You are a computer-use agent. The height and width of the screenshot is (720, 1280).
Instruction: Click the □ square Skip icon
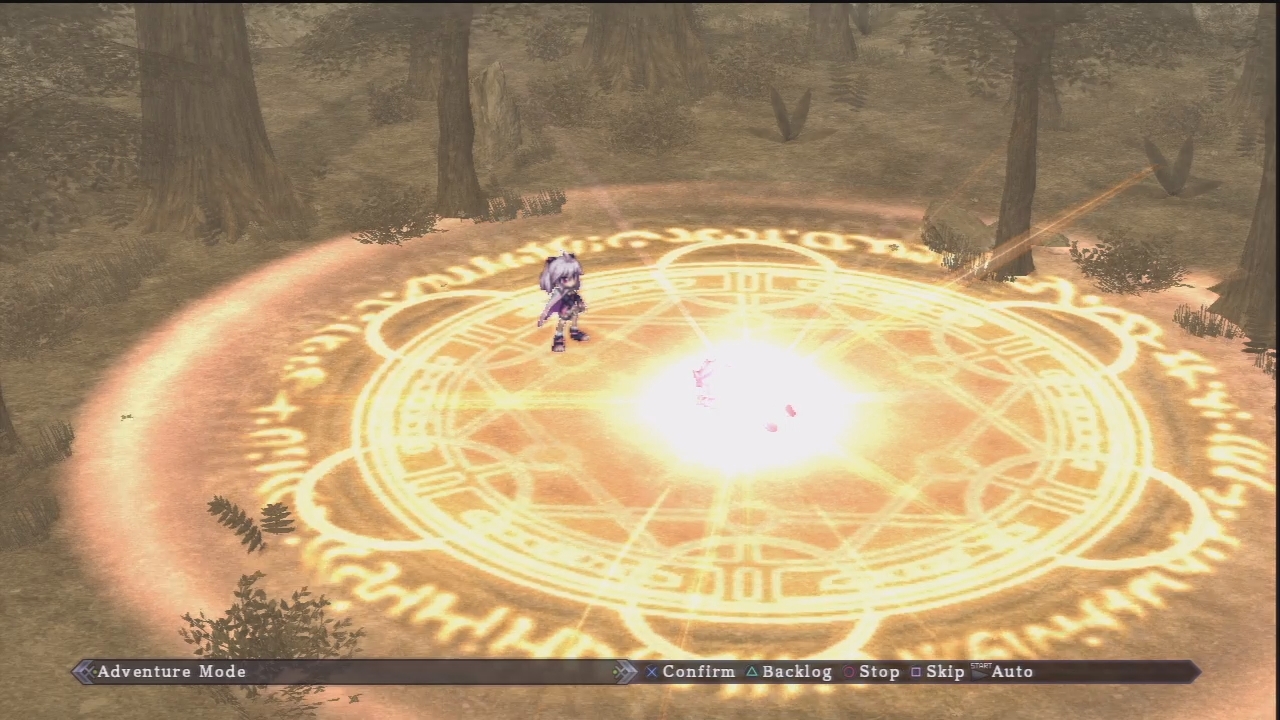point(916,671)
